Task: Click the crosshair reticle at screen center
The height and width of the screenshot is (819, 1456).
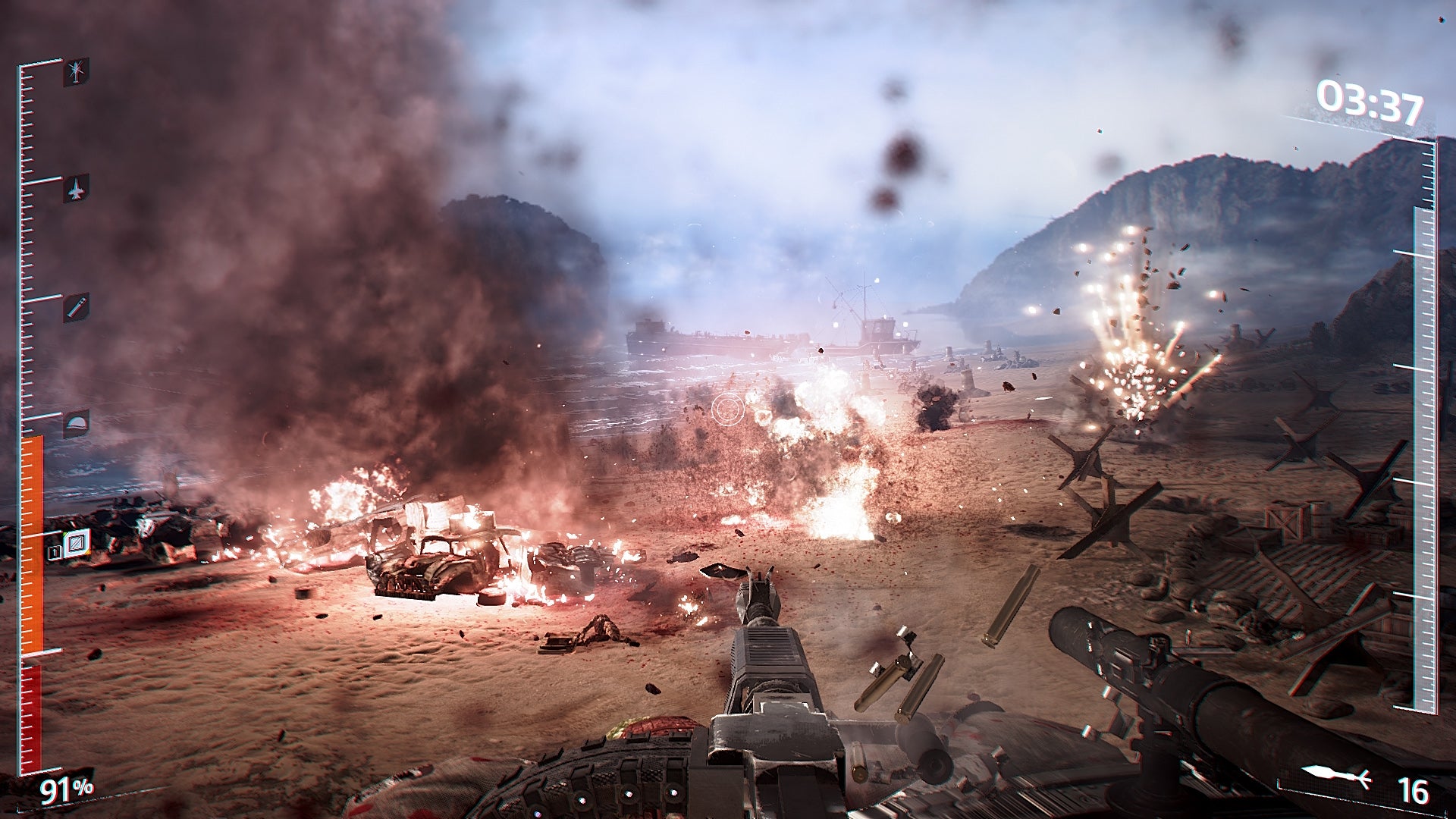Action: (x=728, y=409)
